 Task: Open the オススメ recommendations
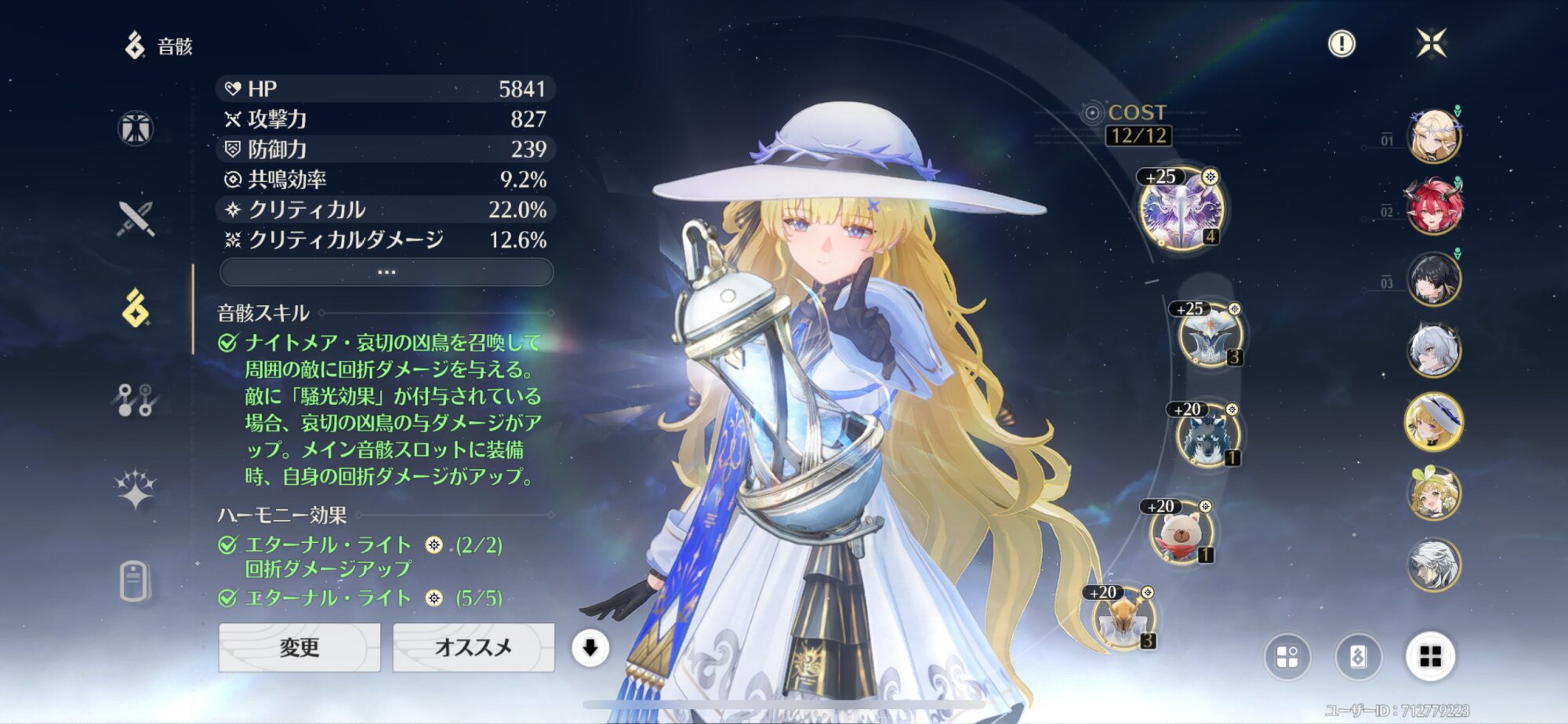473,647
